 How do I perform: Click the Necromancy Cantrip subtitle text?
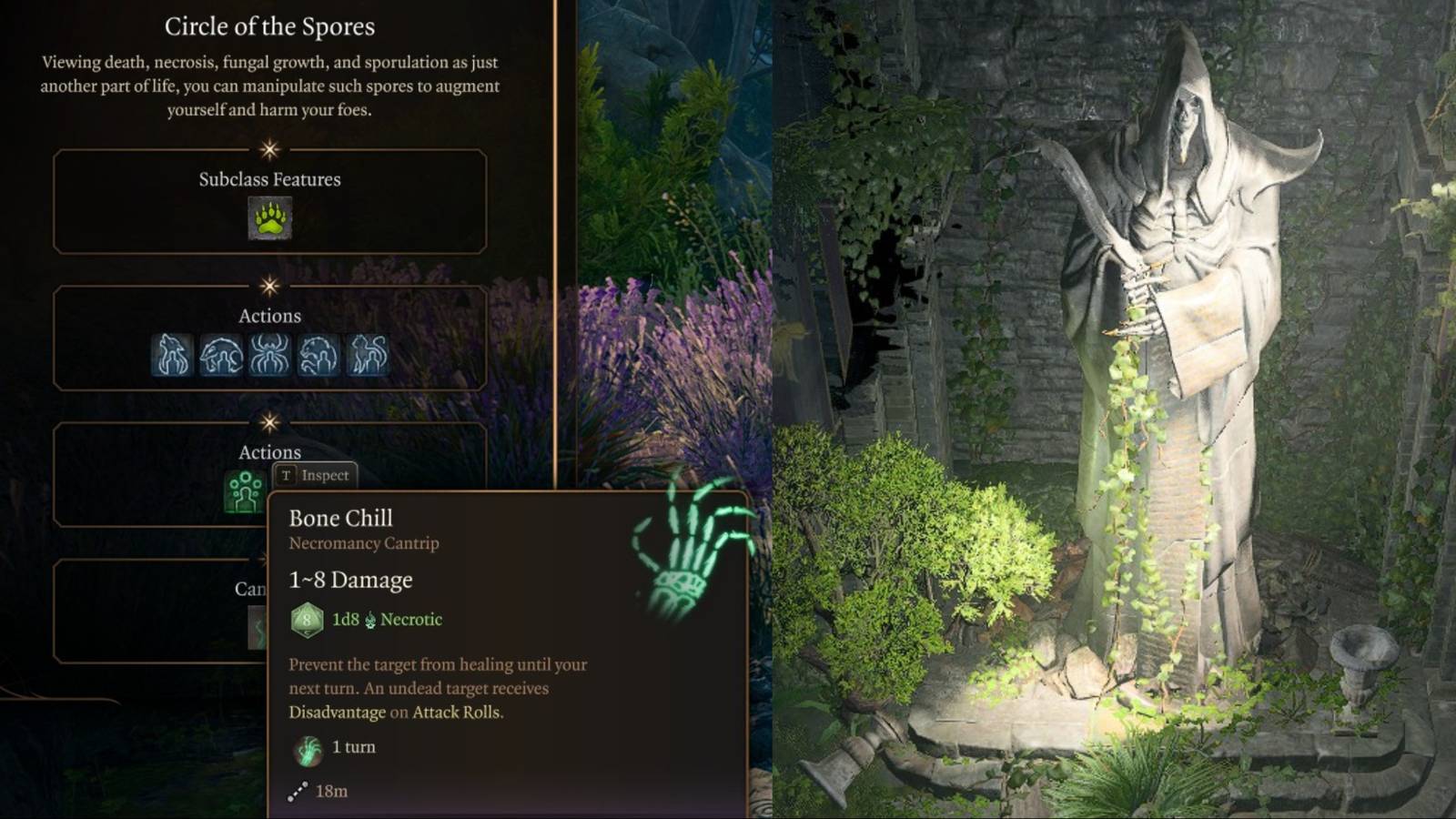pos(363,543)
